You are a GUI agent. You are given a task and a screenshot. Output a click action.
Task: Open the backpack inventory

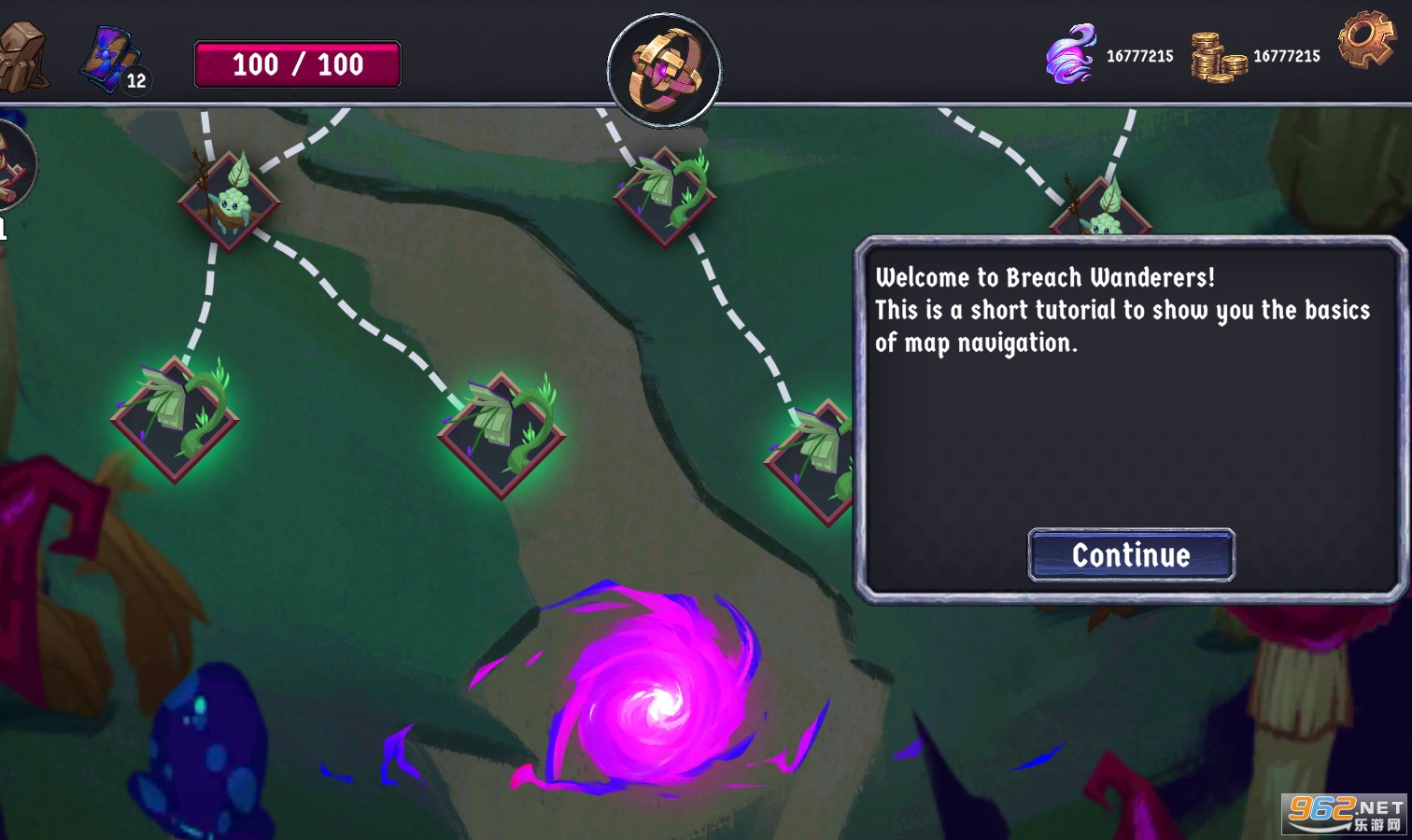pos(22,58)
